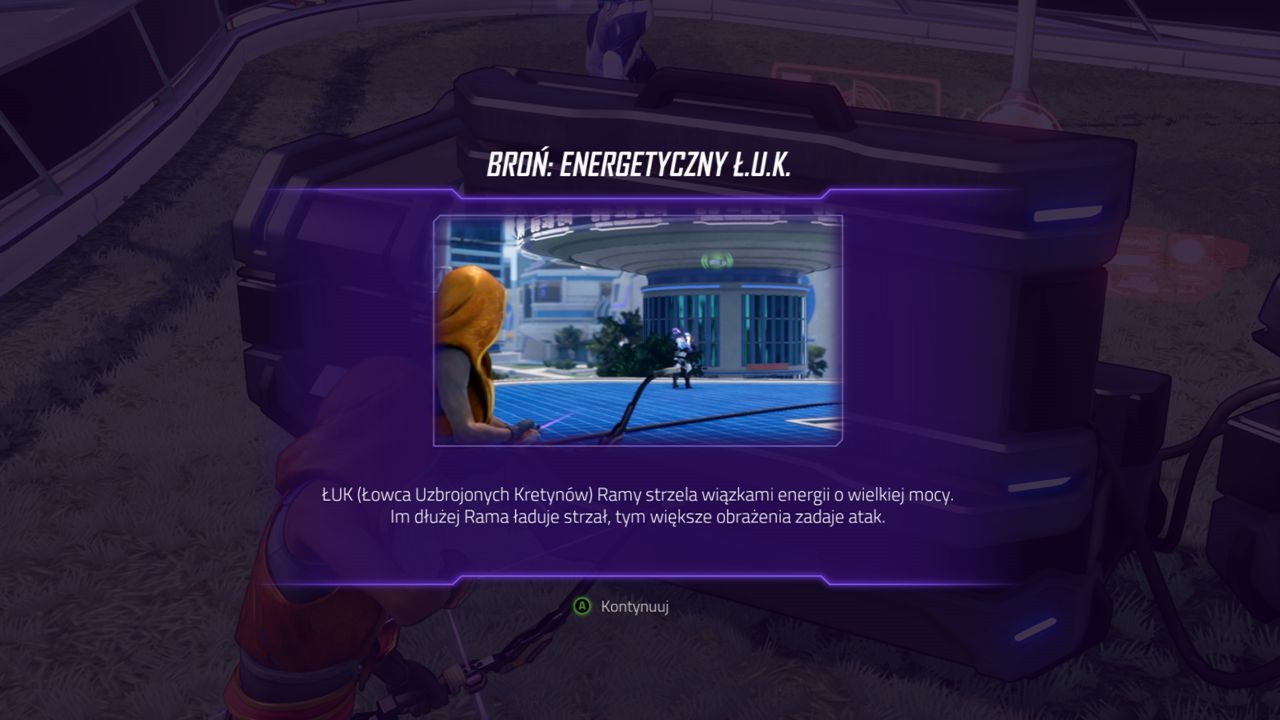Image resolution: width=1280 pixels, height=720 pixels.
Task: Click the energy bow preview thumbnail
Action: click(638, 330)
